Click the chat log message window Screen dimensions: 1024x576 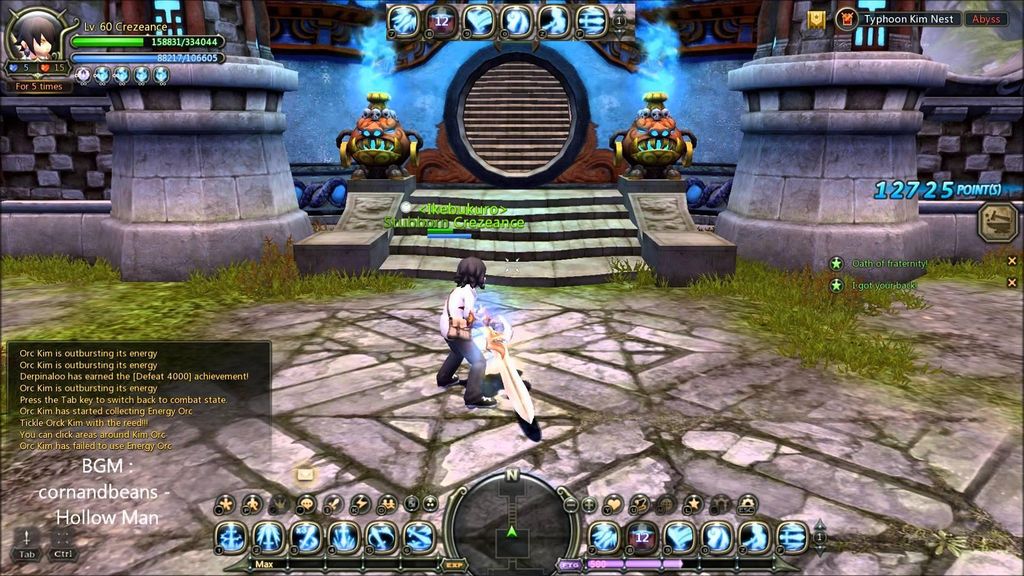137,400
